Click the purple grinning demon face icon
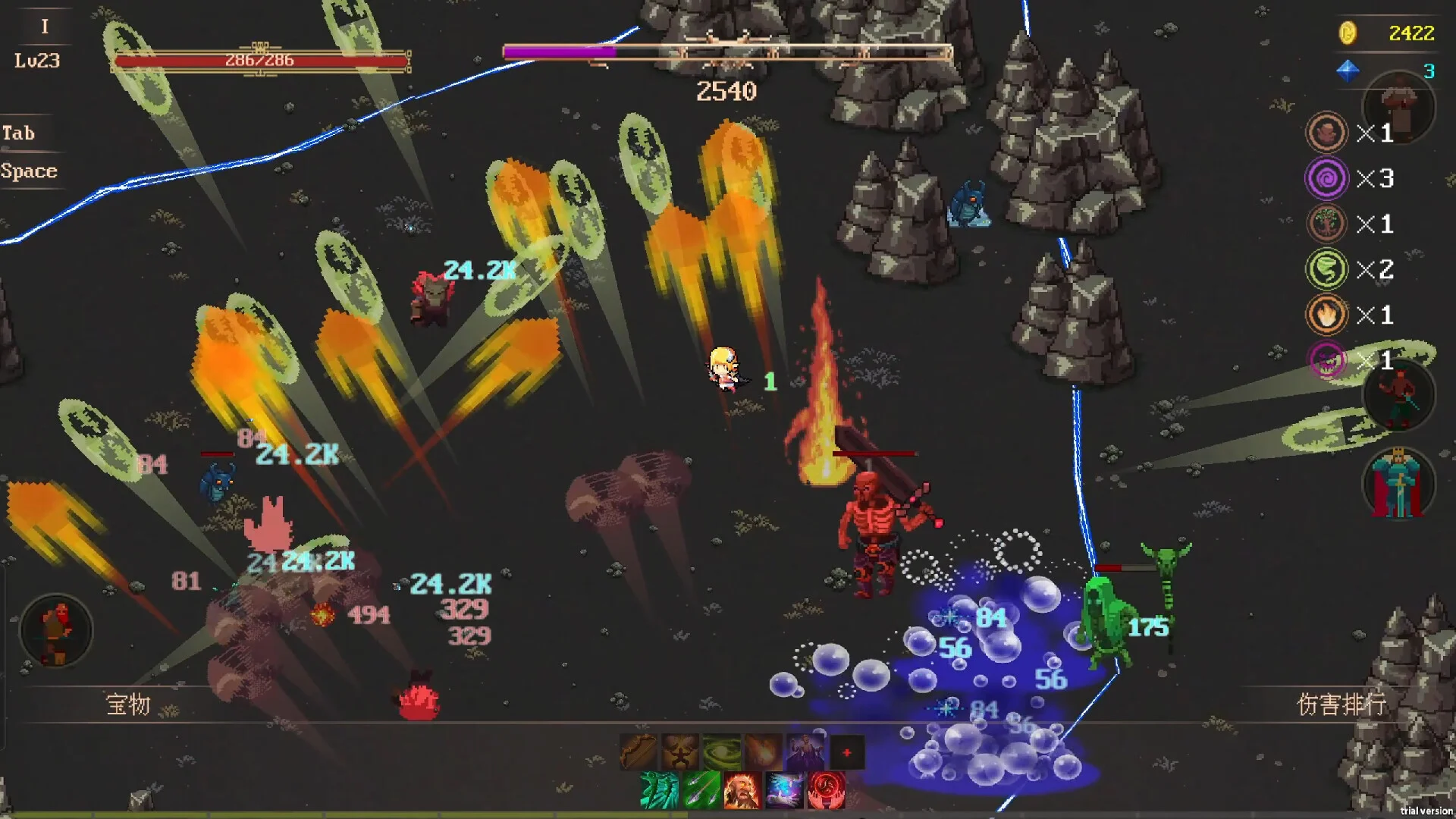The image size is (1456, 819). [1326, 360]
